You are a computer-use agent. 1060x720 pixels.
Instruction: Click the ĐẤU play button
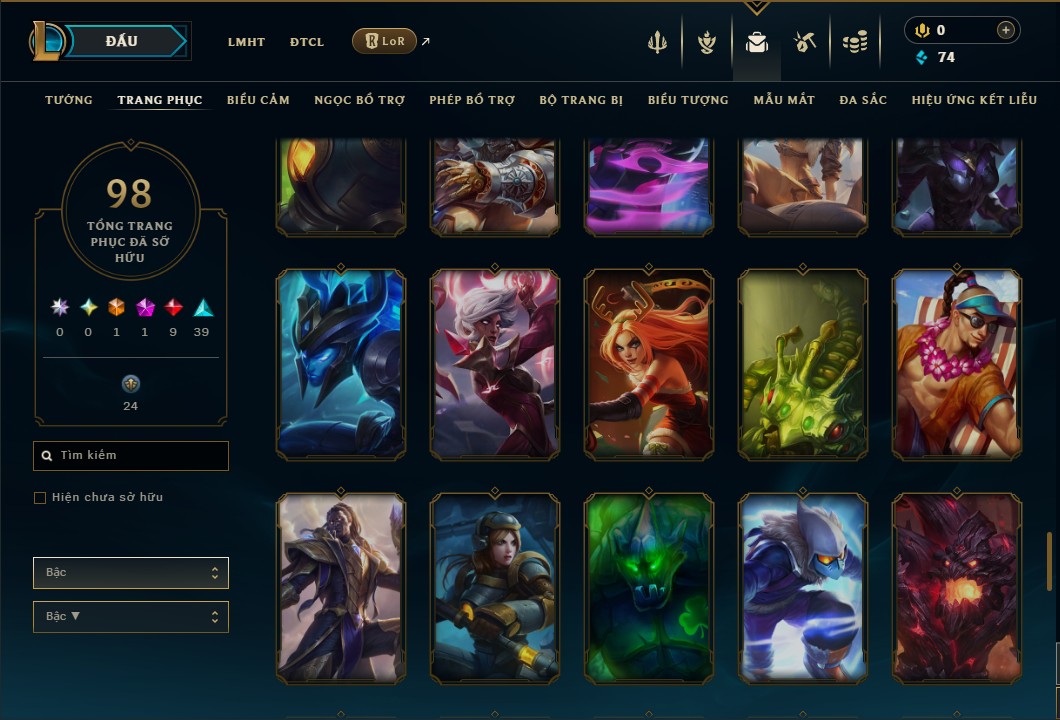click(121, 41)
